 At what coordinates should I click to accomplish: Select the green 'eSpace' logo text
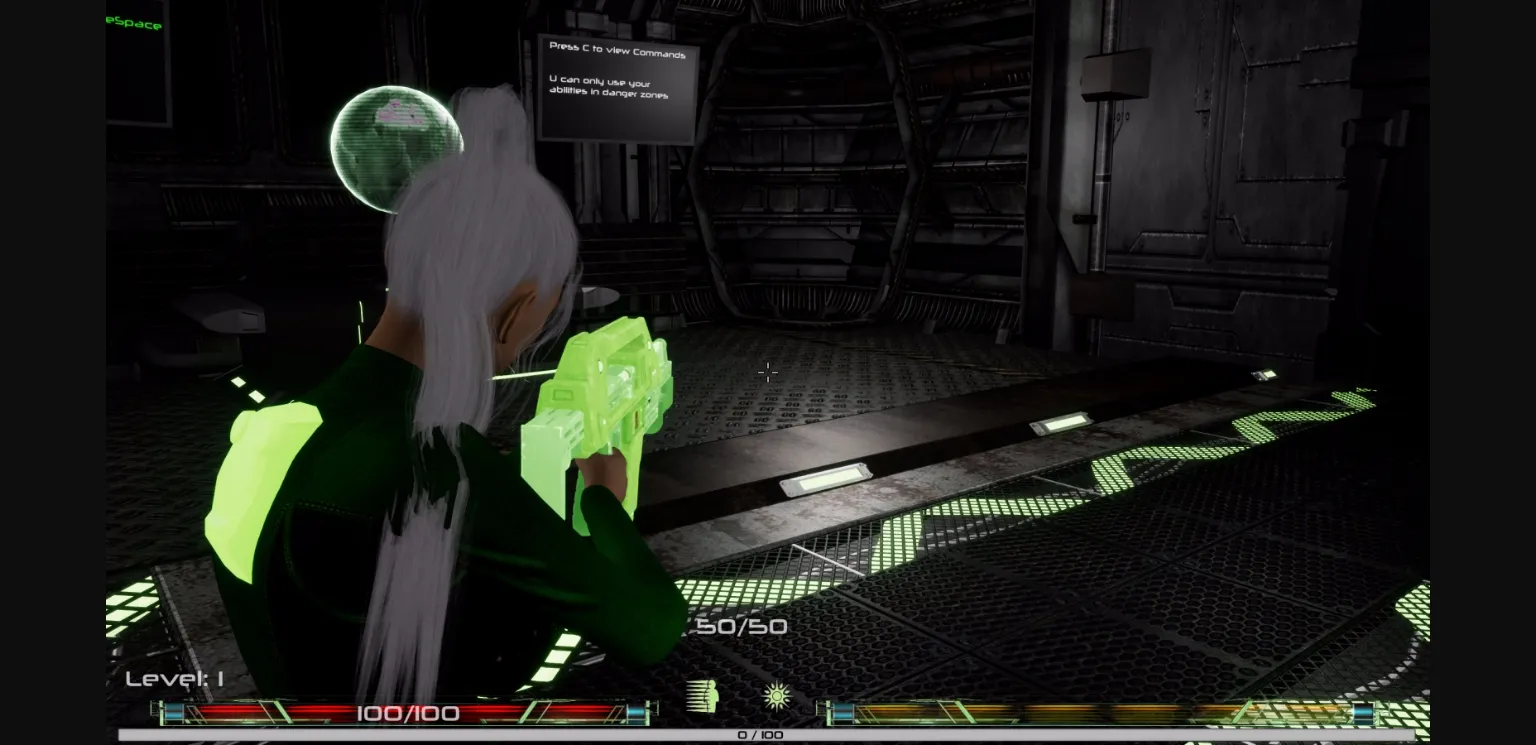(133, 21)
